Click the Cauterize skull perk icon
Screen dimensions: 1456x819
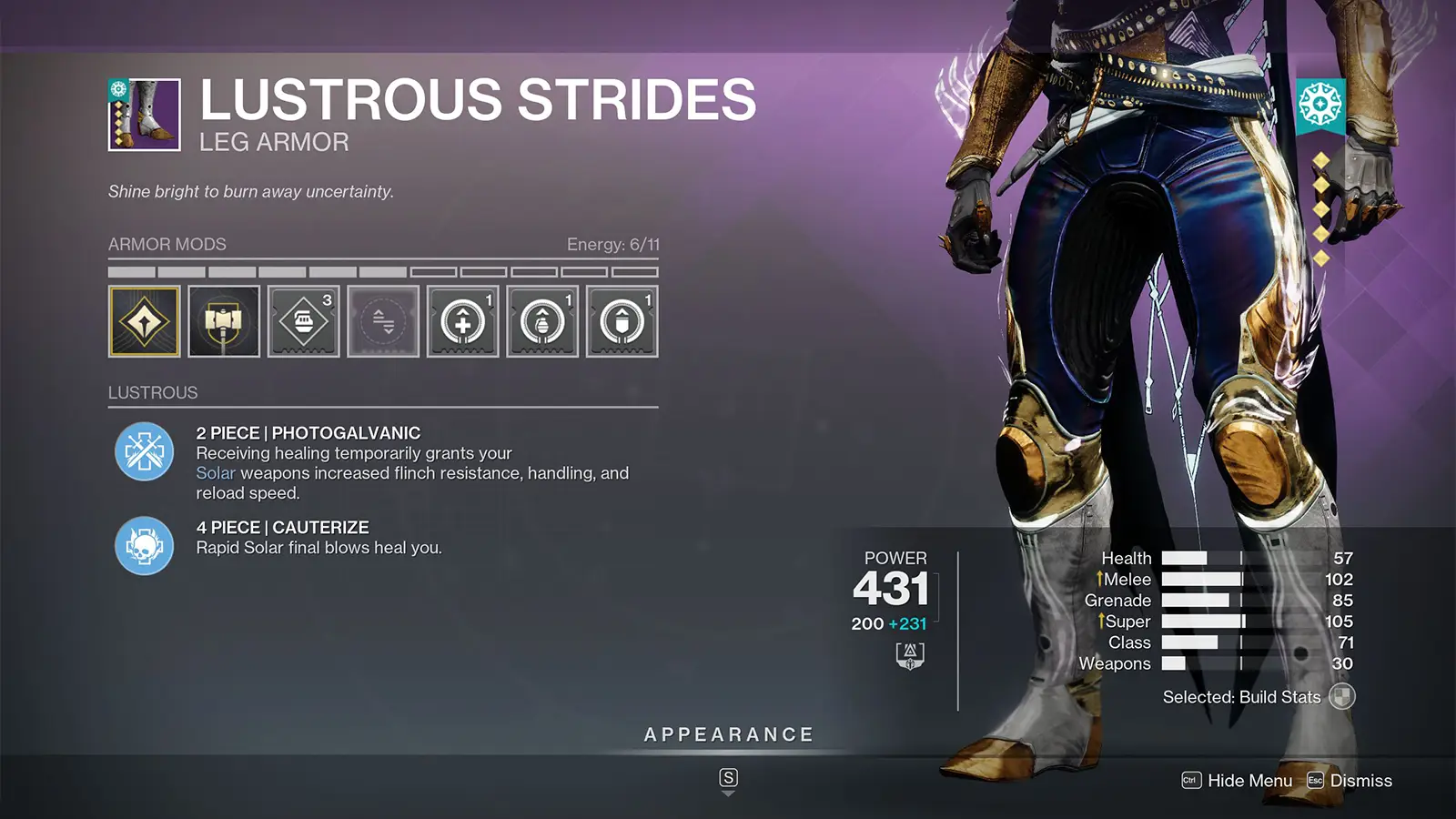143,547
